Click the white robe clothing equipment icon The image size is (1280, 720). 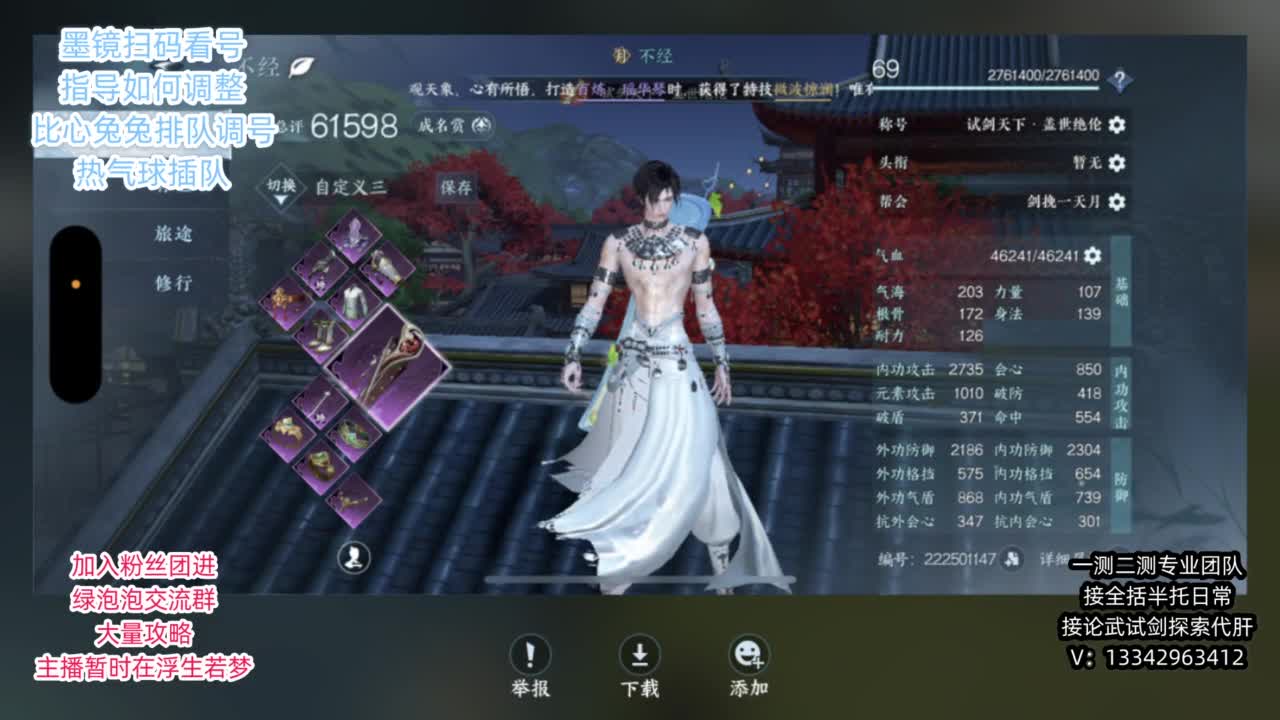click(352, 300)
